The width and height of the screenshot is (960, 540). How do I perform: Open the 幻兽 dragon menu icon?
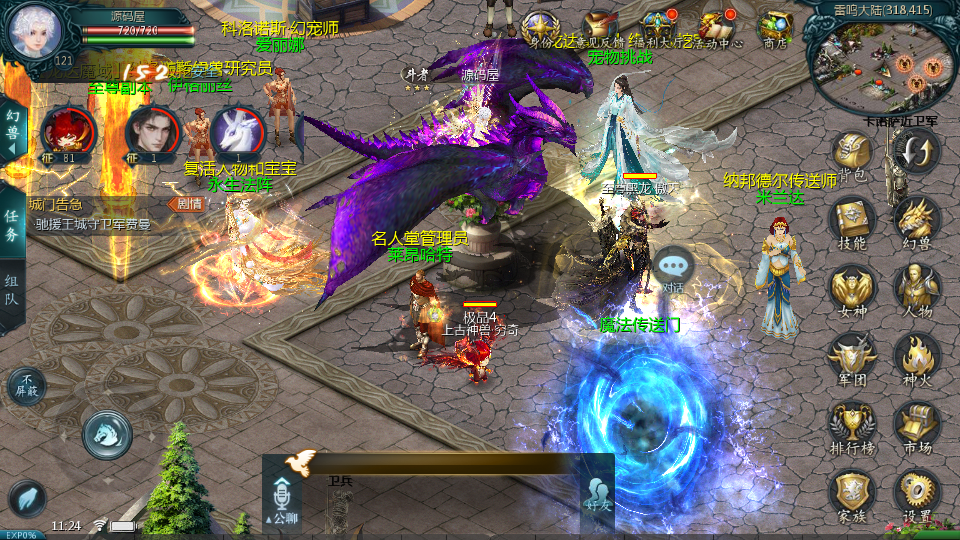[916, 218]
